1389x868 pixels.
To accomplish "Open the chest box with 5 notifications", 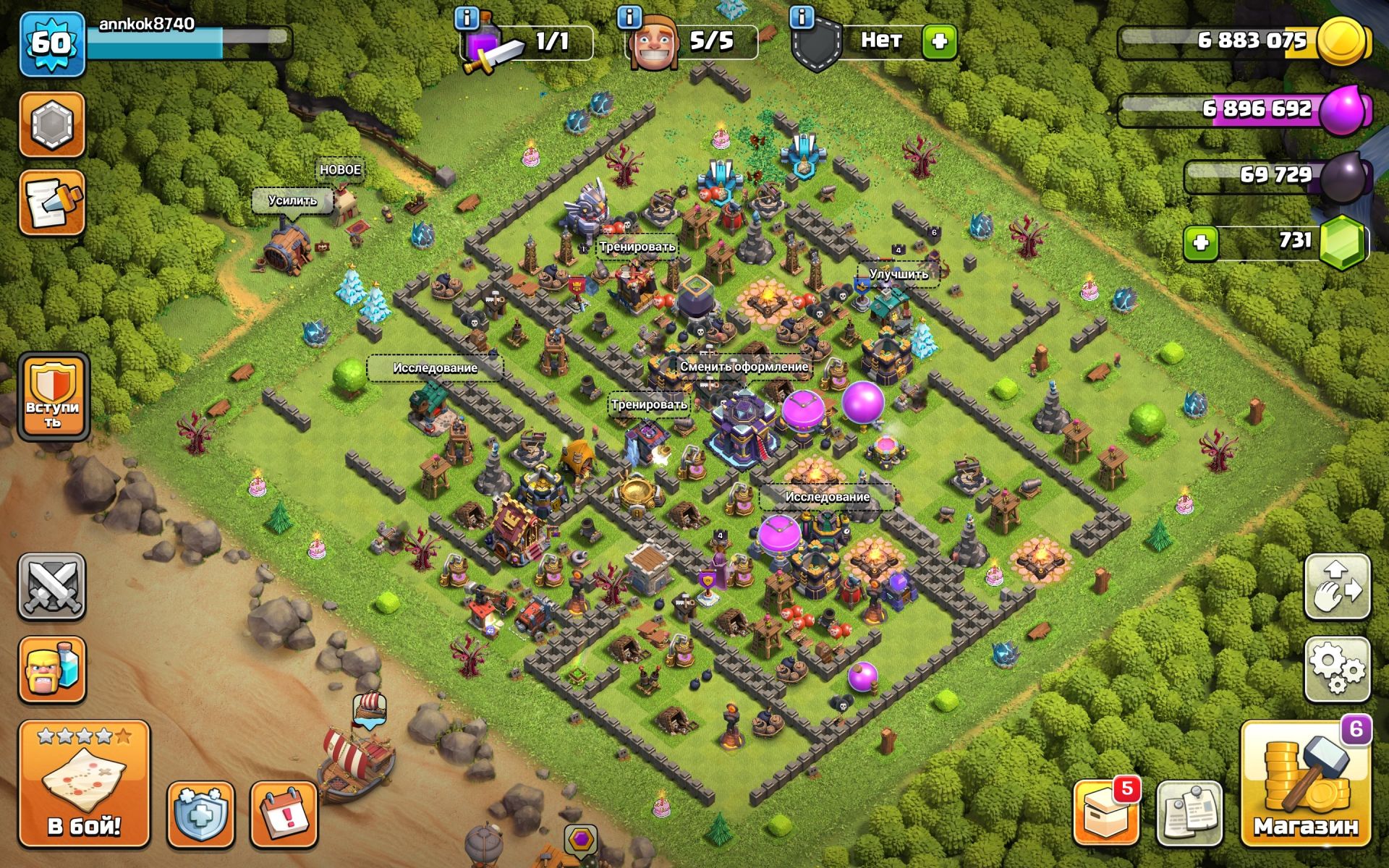I will point(1105,812).
